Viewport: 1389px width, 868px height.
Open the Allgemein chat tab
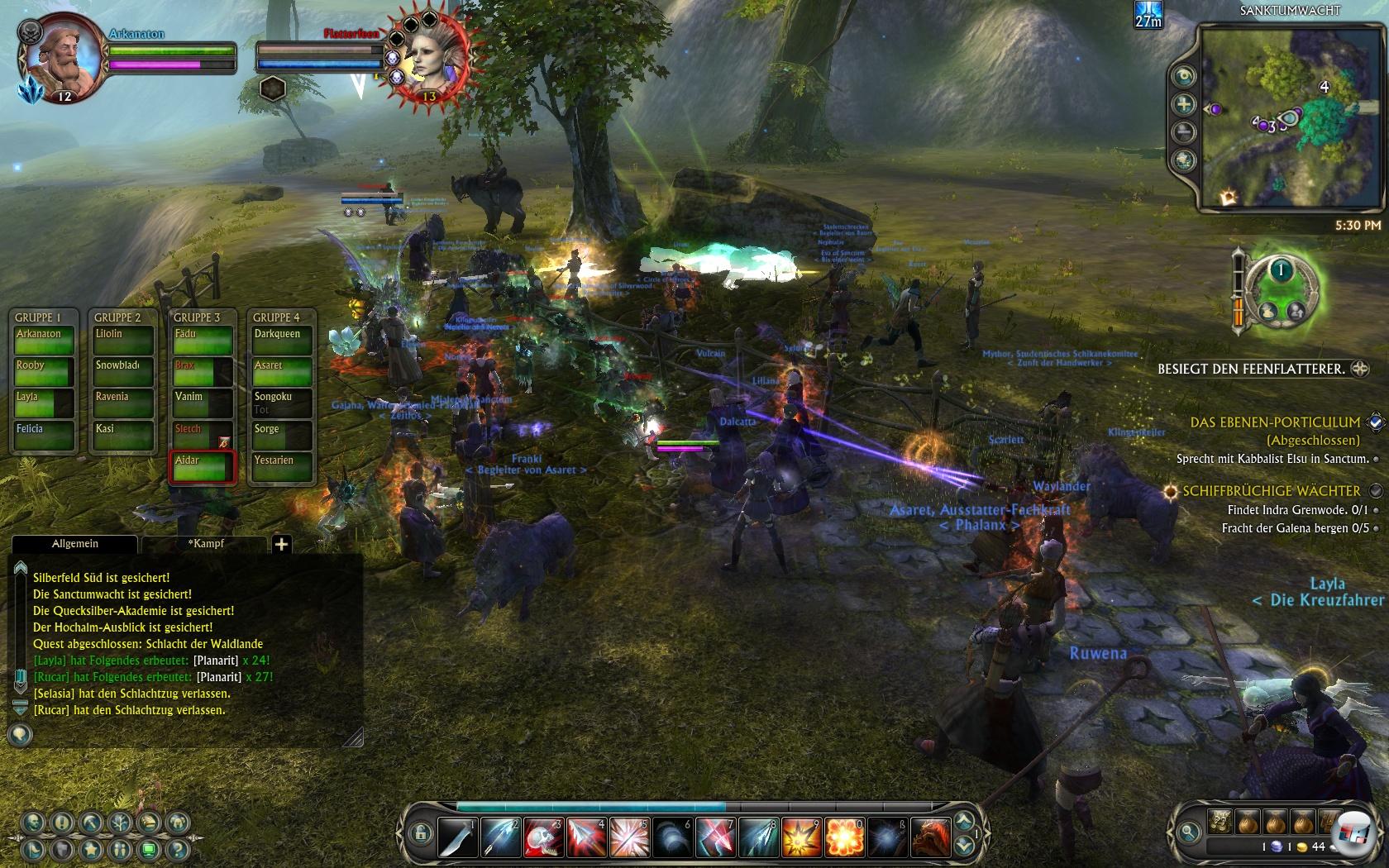tap(75, 544)
